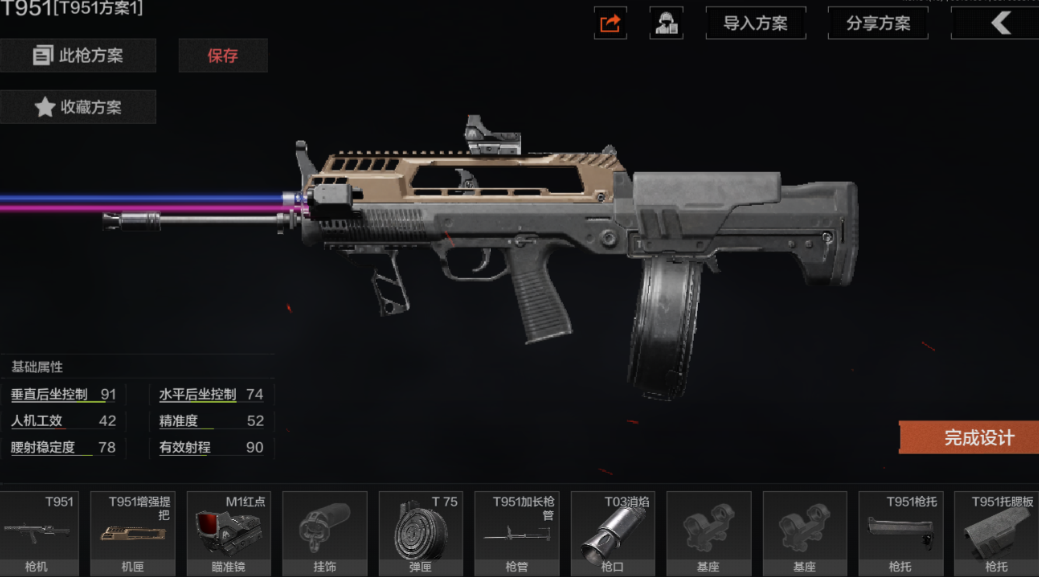Select the T 75 drum magazine slot
This screenshot has width=1039, height=577.
[421, 532]
